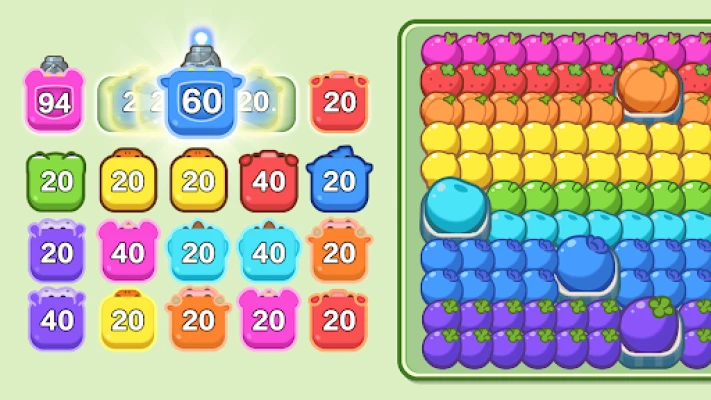Select the pink 20 tile
This screenshot has height=400, width=711.
click(x=269, y=320)
